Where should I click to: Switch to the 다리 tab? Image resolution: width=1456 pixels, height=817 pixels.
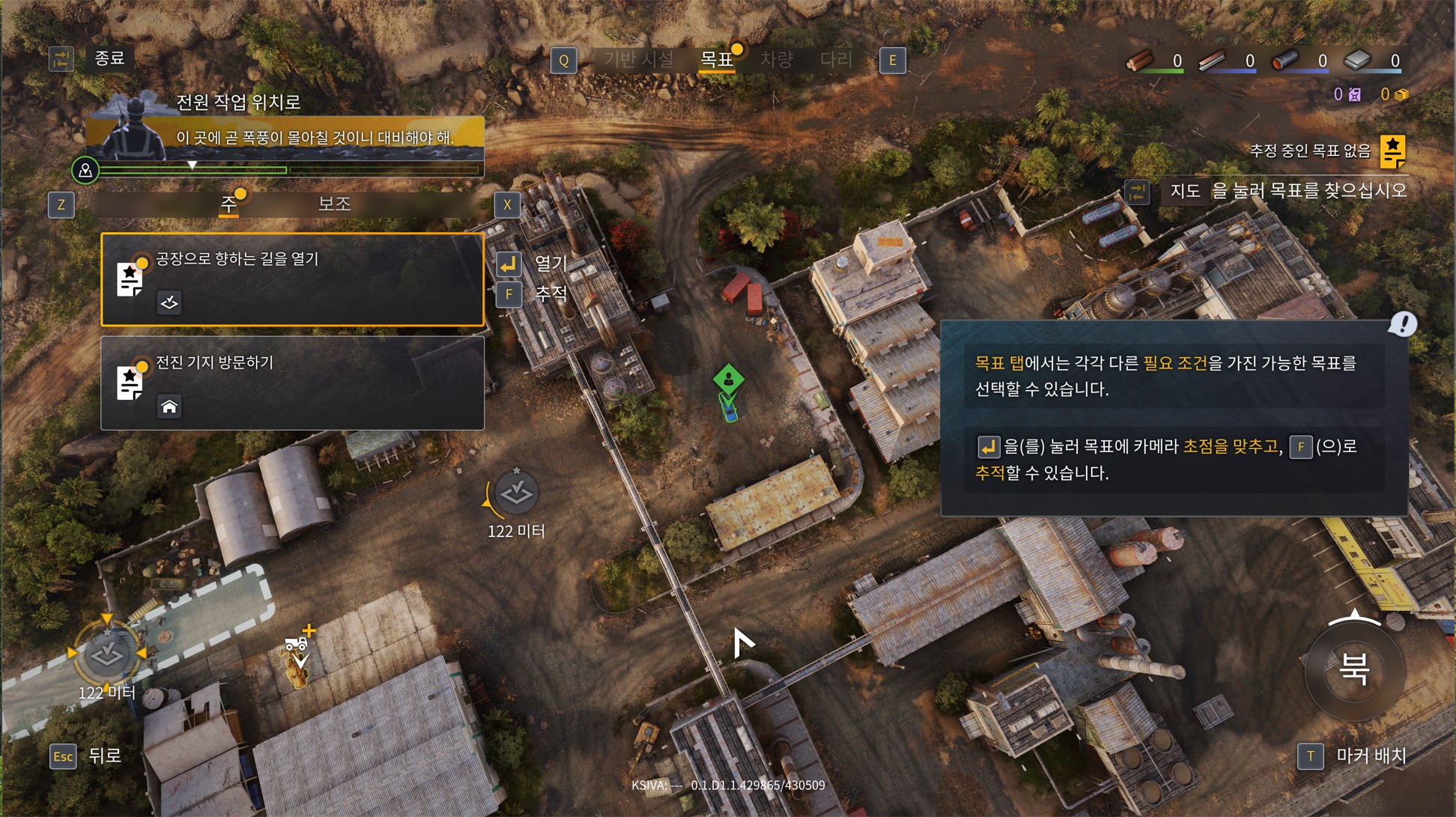pyautogui.click(x=836, y=60)
